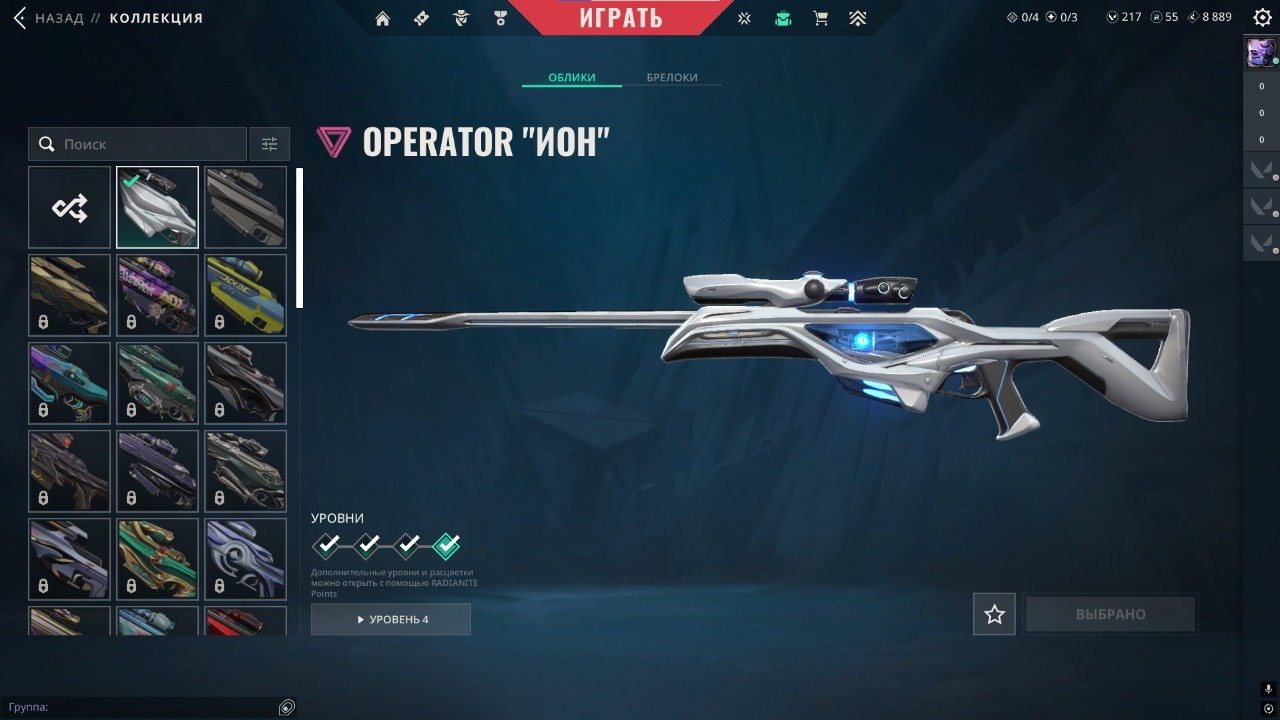Open the Collection backpack icon in top bar
1280x720 pixels.
(783, 18)
